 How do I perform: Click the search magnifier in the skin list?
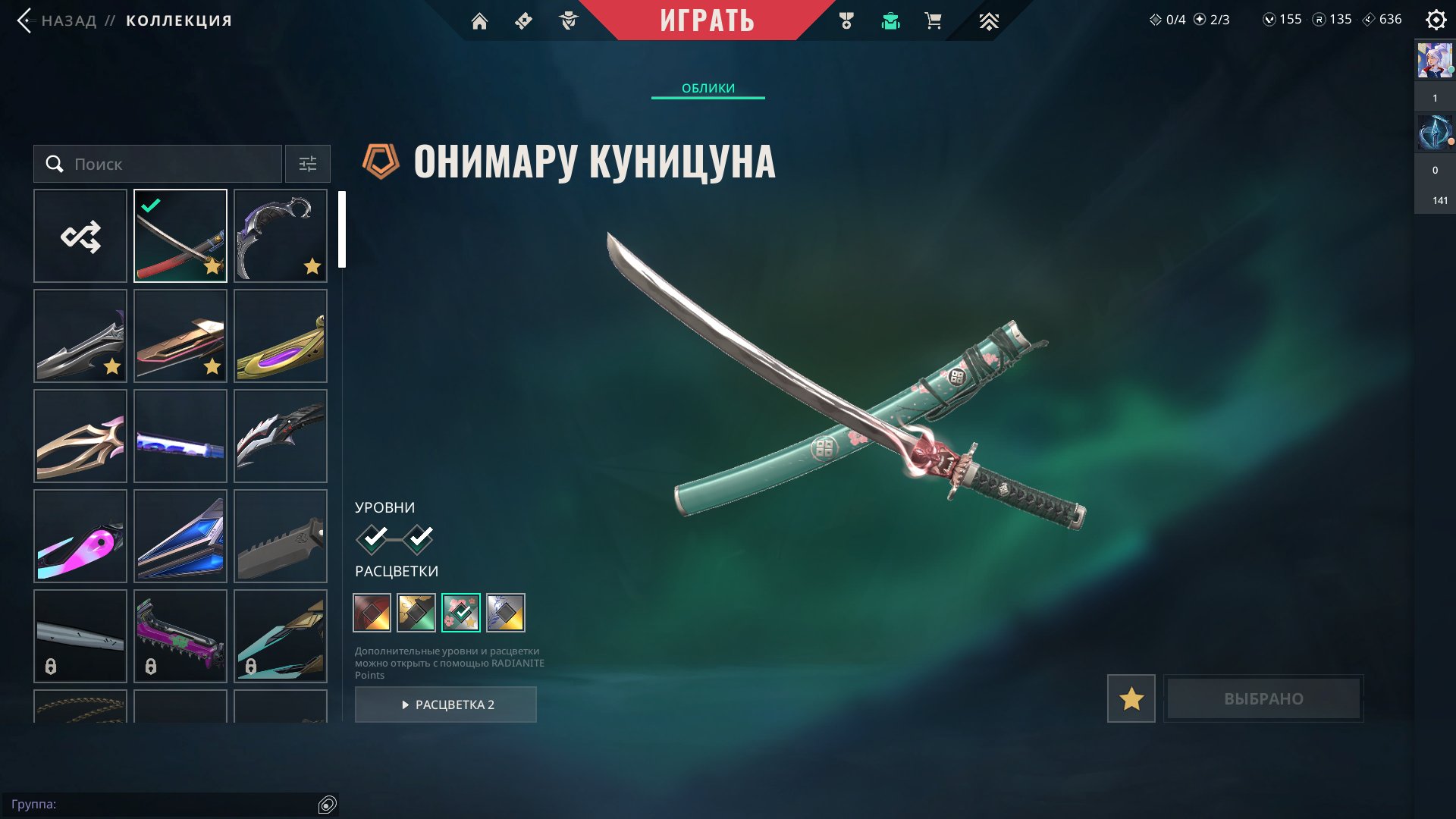coord(54,163)
